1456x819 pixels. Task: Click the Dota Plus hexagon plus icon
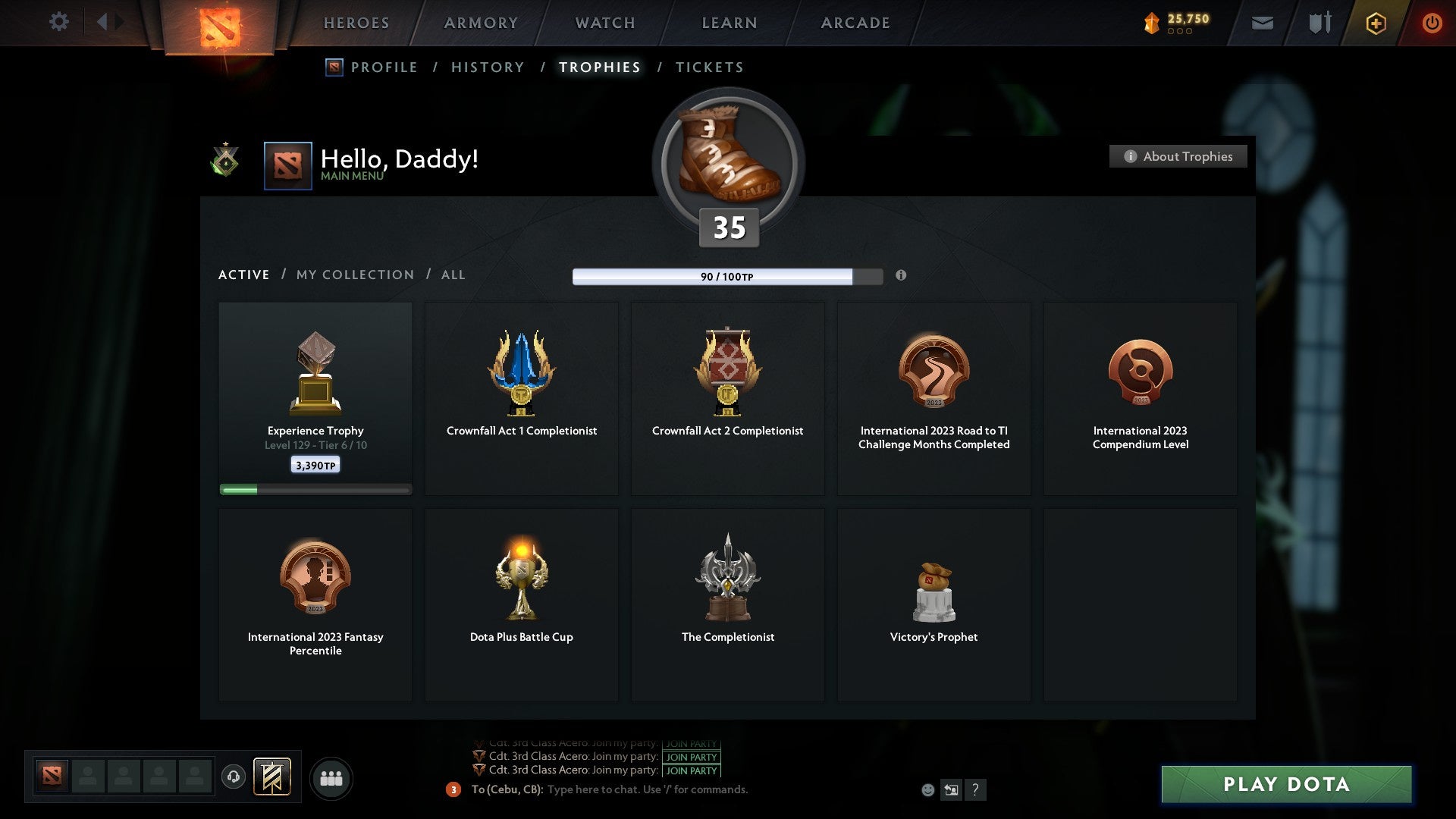(x=1376, y=23)
